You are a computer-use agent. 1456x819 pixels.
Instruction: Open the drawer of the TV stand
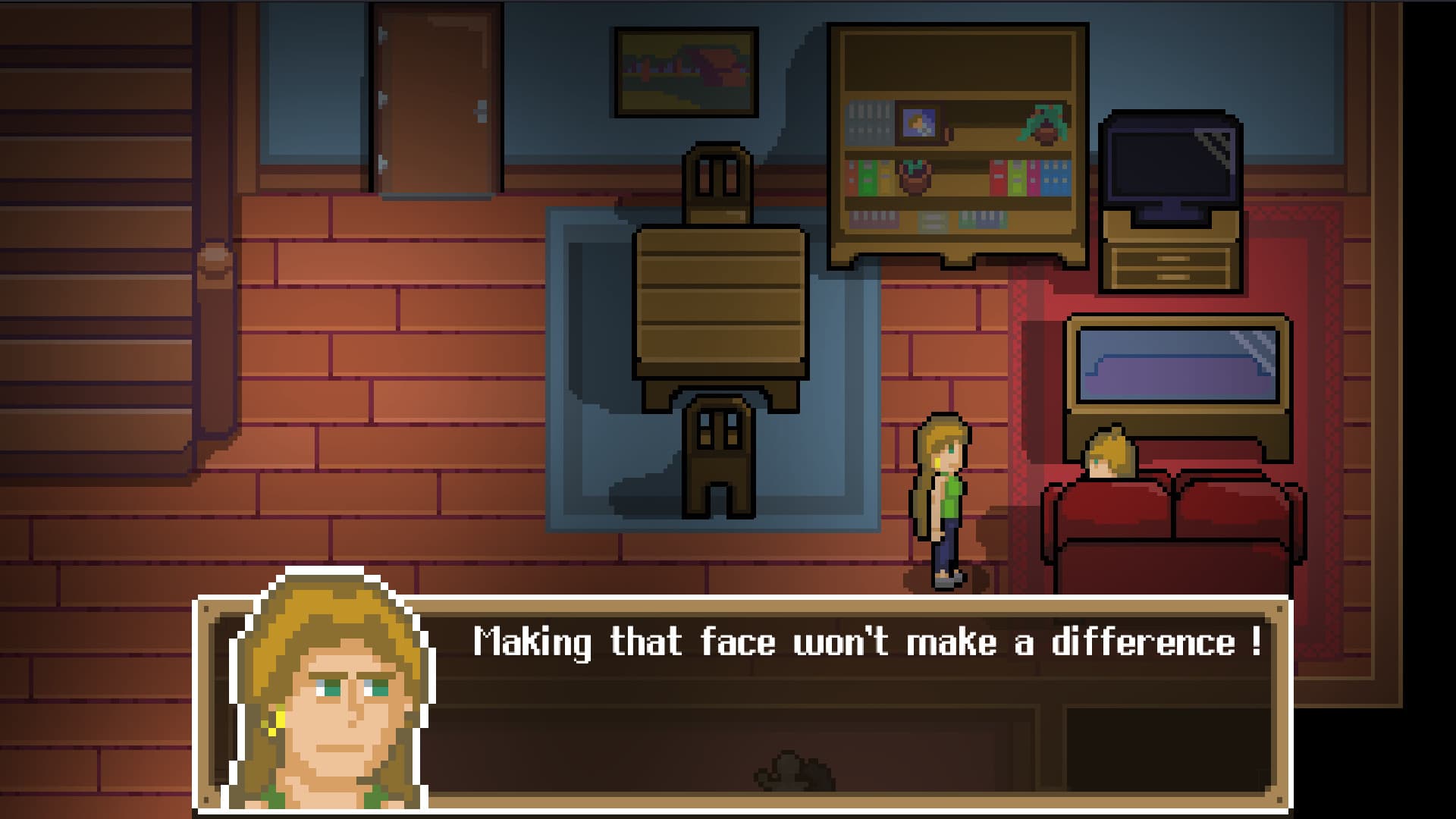coord(1172,265)
